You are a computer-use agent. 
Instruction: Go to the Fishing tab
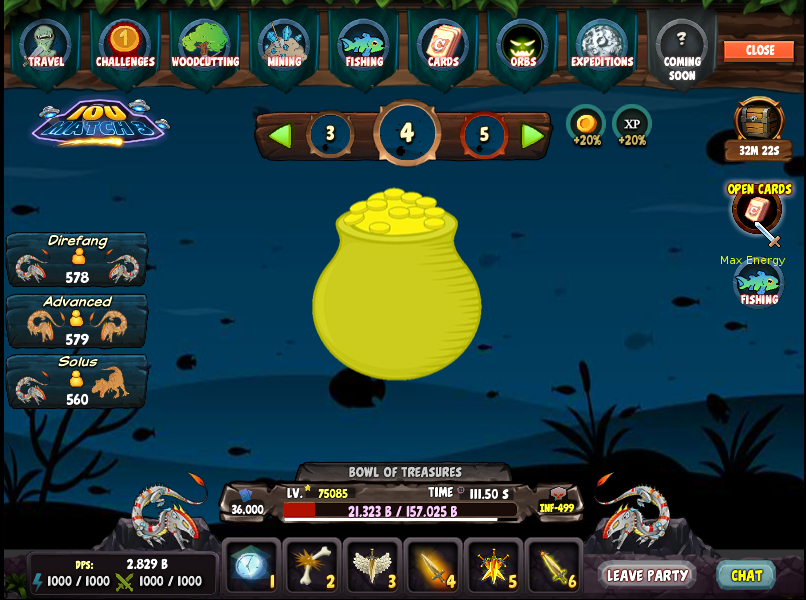pos(364,46)
